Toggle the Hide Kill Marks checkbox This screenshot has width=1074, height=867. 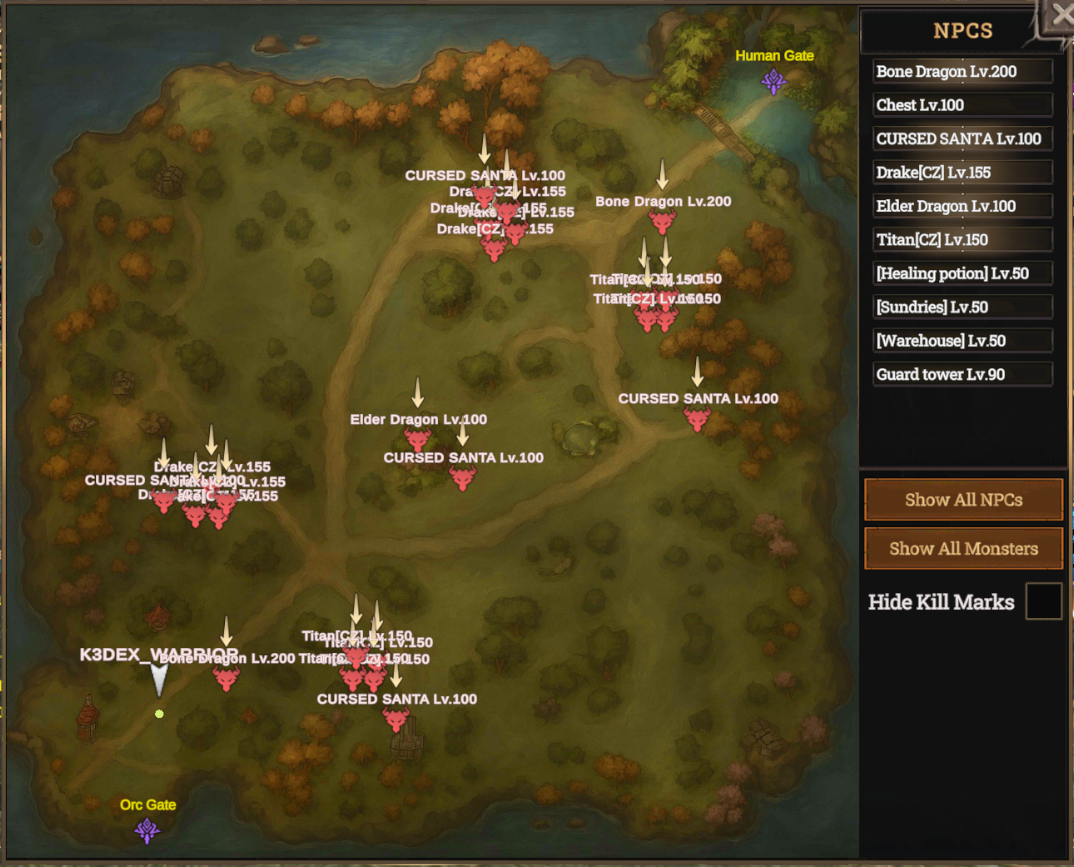tap(1043, 602)
